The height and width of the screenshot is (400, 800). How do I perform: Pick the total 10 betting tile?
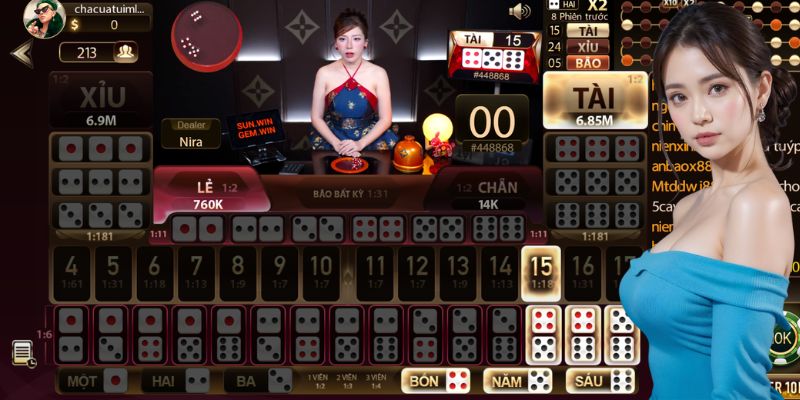(319, 271)
